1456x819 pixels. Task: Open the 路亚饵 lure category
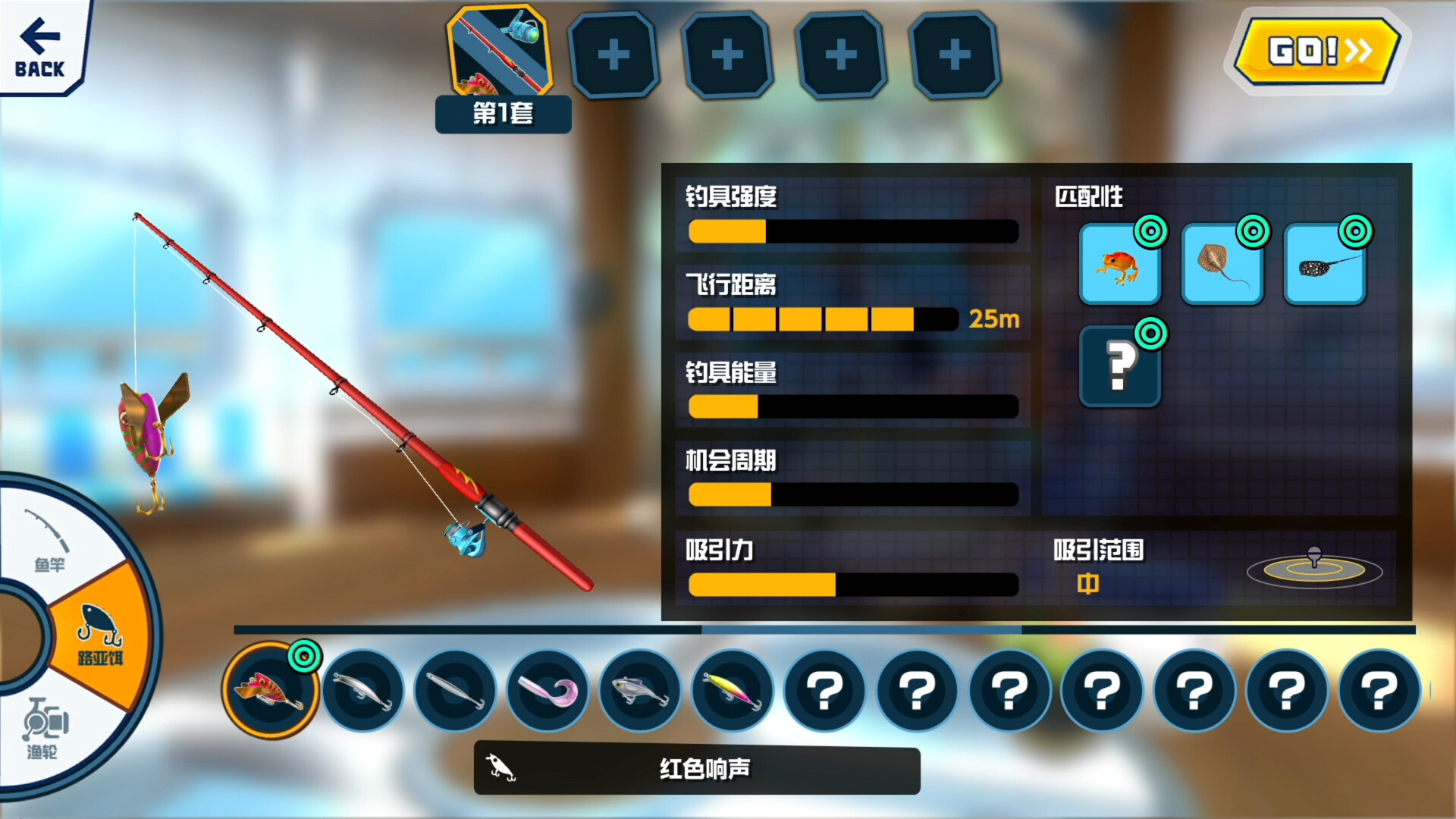(100, 635)
